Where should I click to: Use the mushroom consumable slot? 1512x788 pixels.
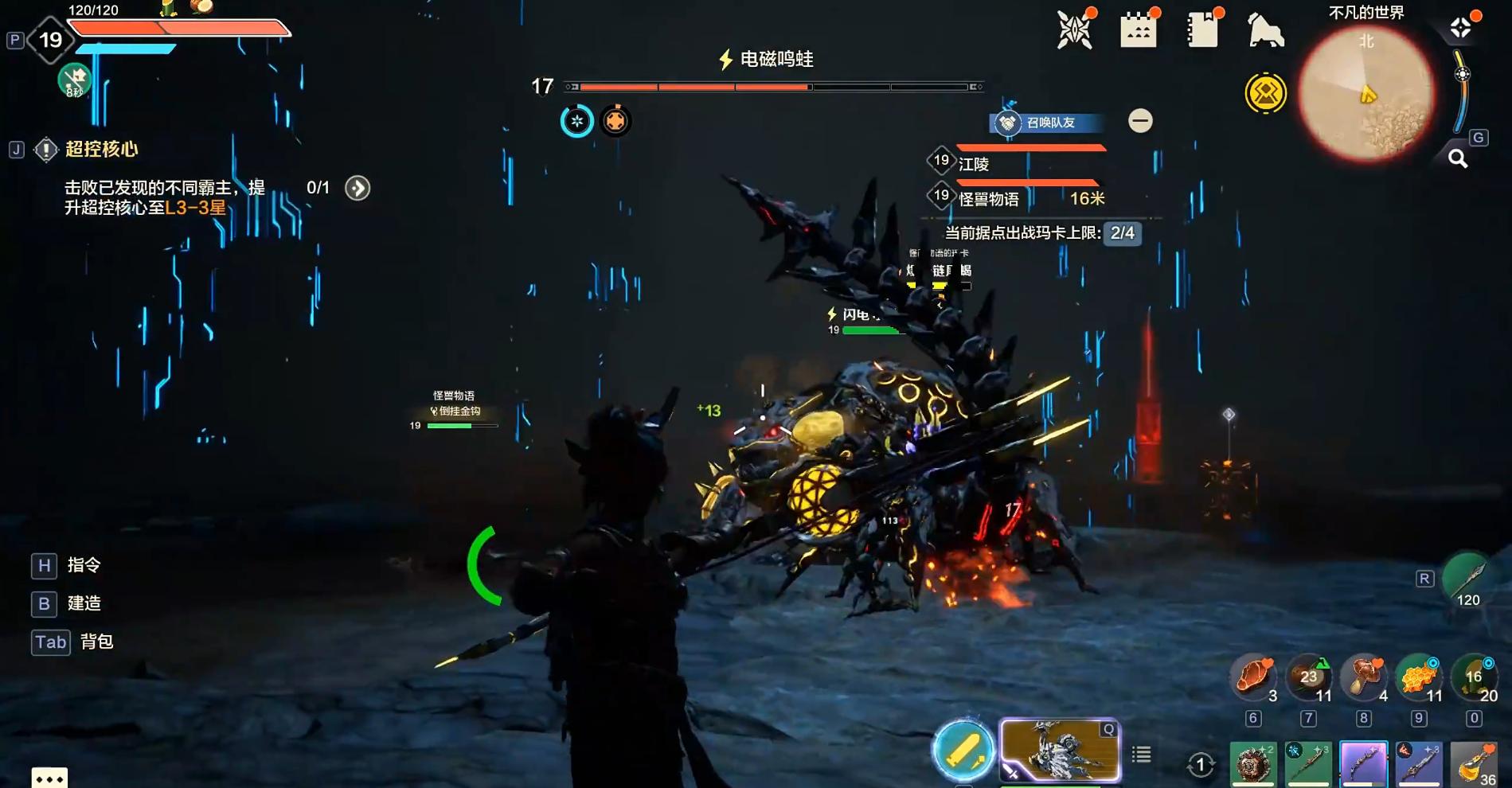pyautogui.click(x=1364, y=677)
